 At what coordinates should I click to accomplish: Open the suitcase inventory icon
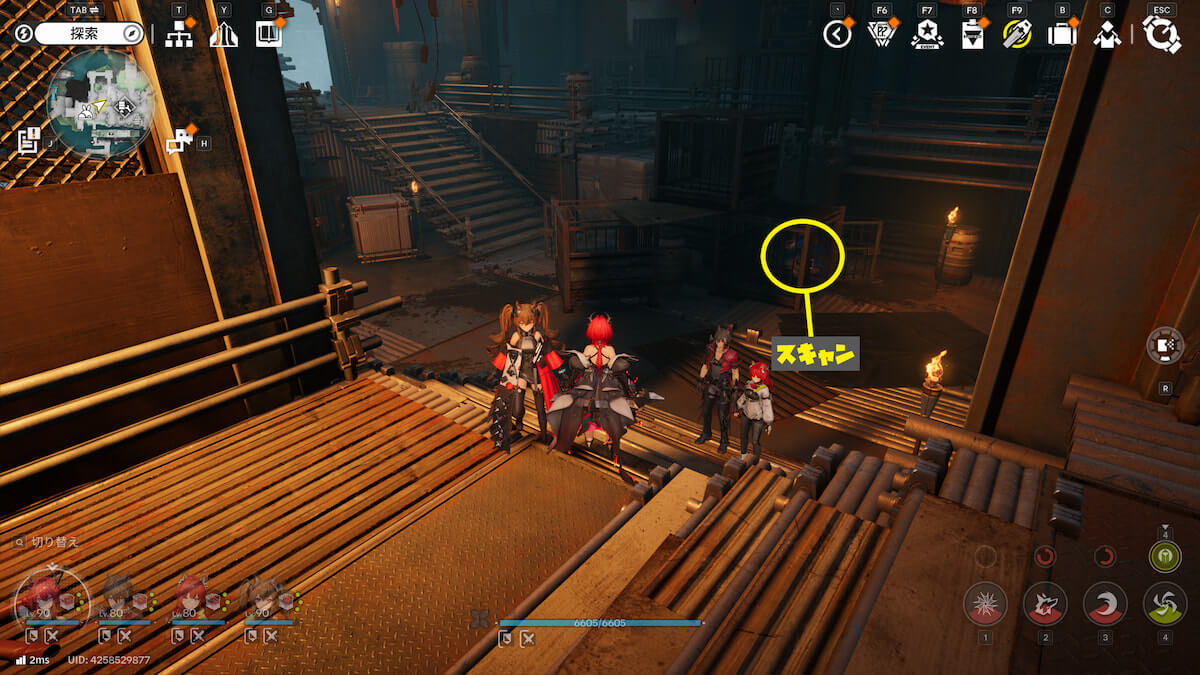point(1062,34)
